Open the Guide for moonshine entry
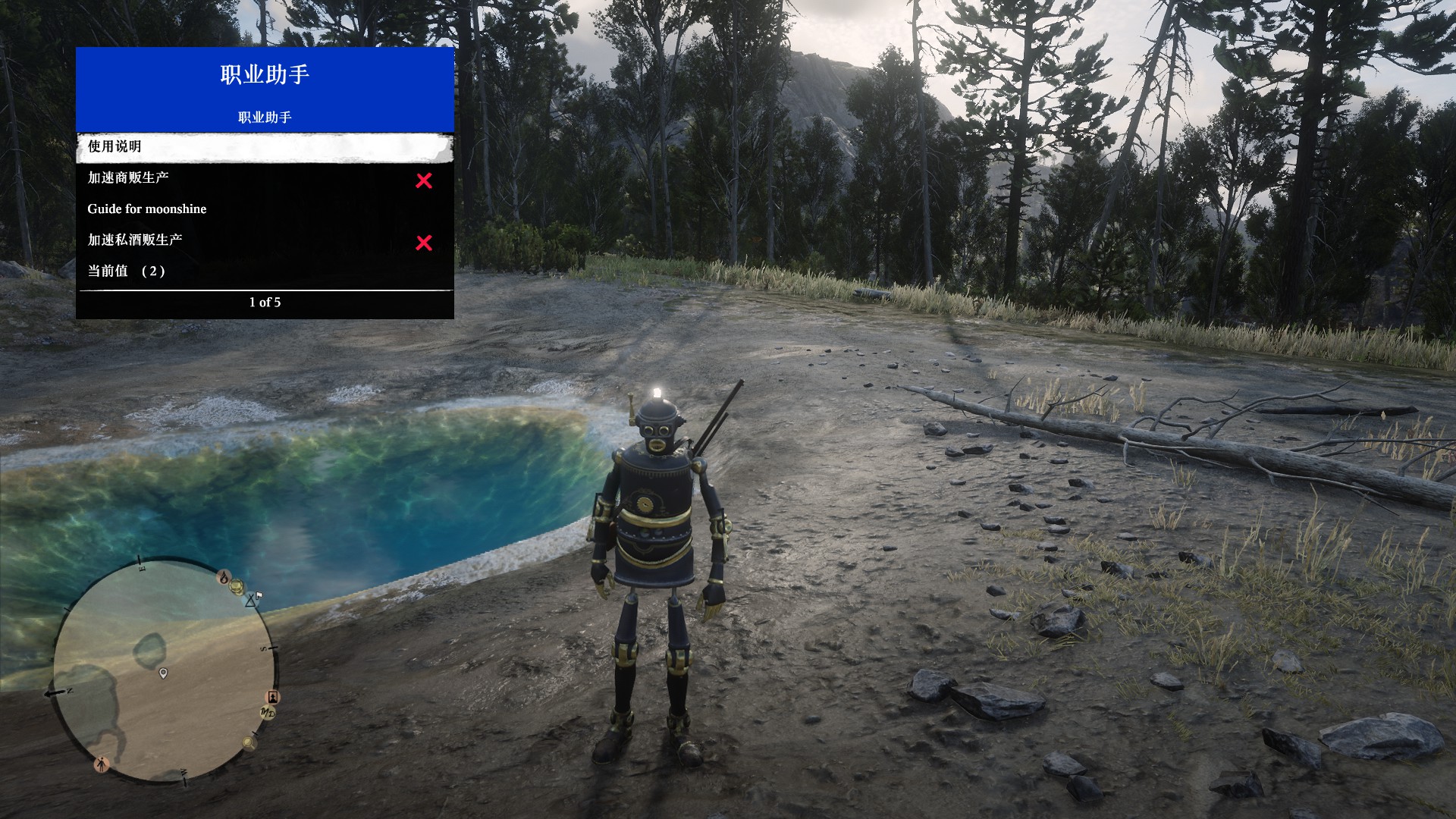1456x819 pixels. coord(265,209)
